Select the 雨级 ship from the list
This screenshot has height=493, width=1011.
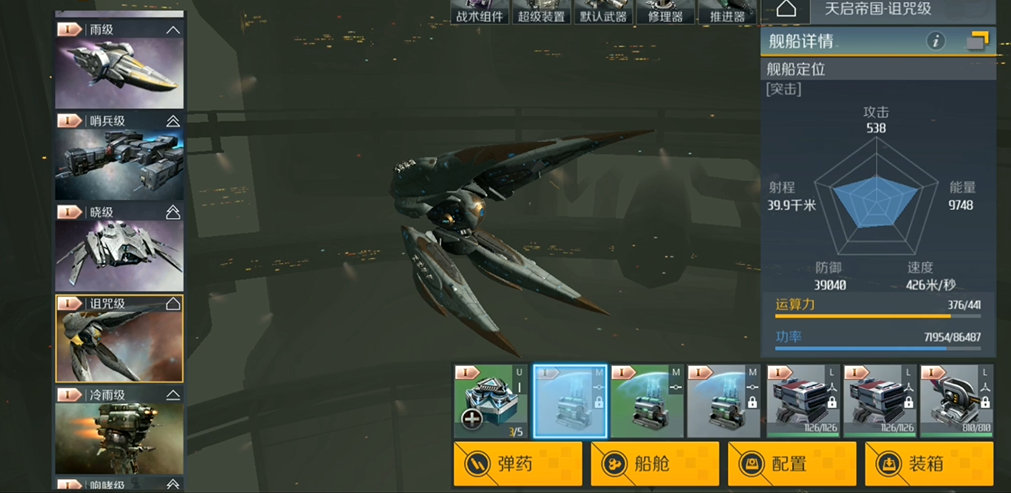tap(119, 66)
